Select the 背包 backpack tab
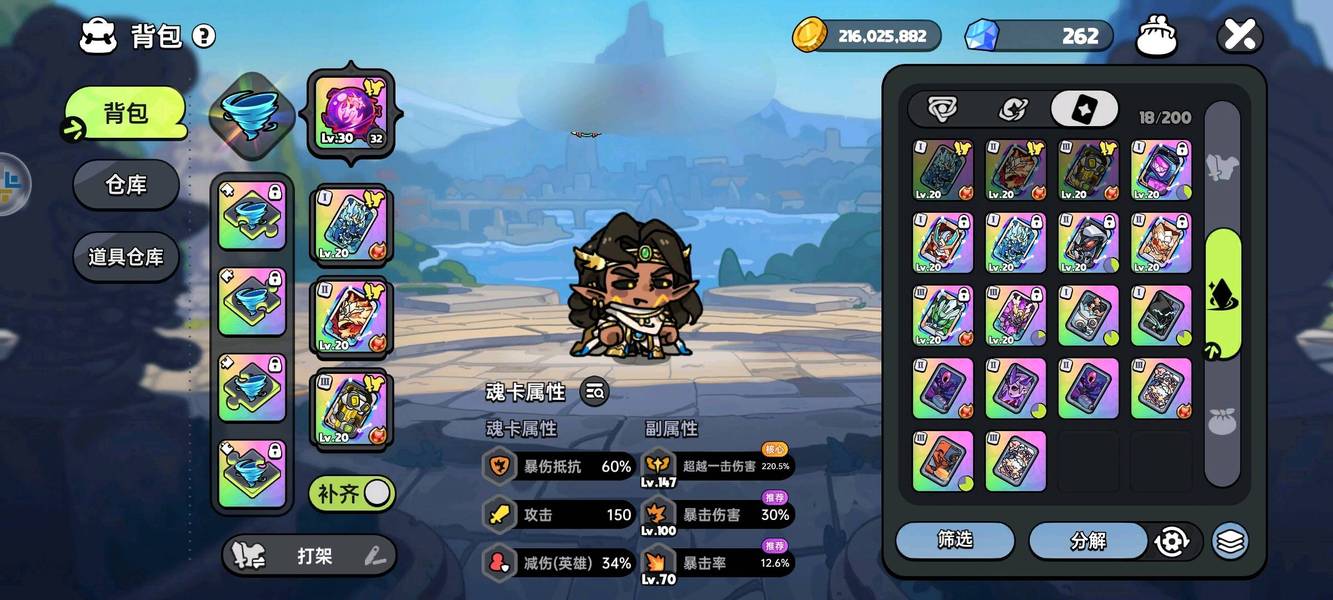This screenshot has width=1333, height=600. click(x=126, y=113)
